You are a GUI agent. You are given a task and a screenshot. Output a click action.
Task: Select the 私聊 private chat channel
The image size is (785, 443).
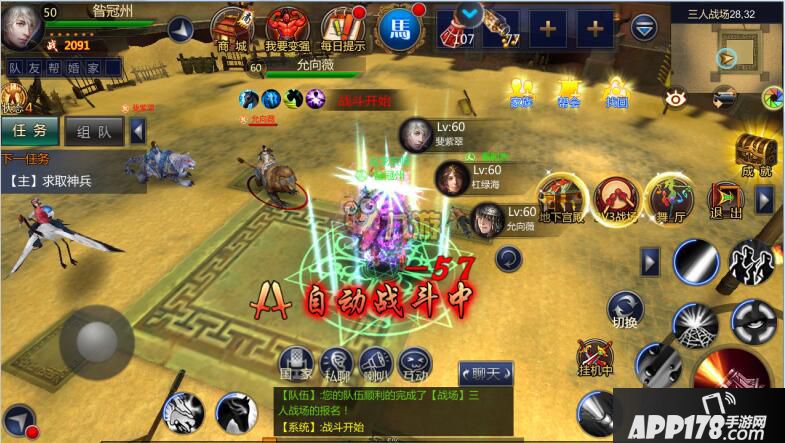(x=334, y=365)
